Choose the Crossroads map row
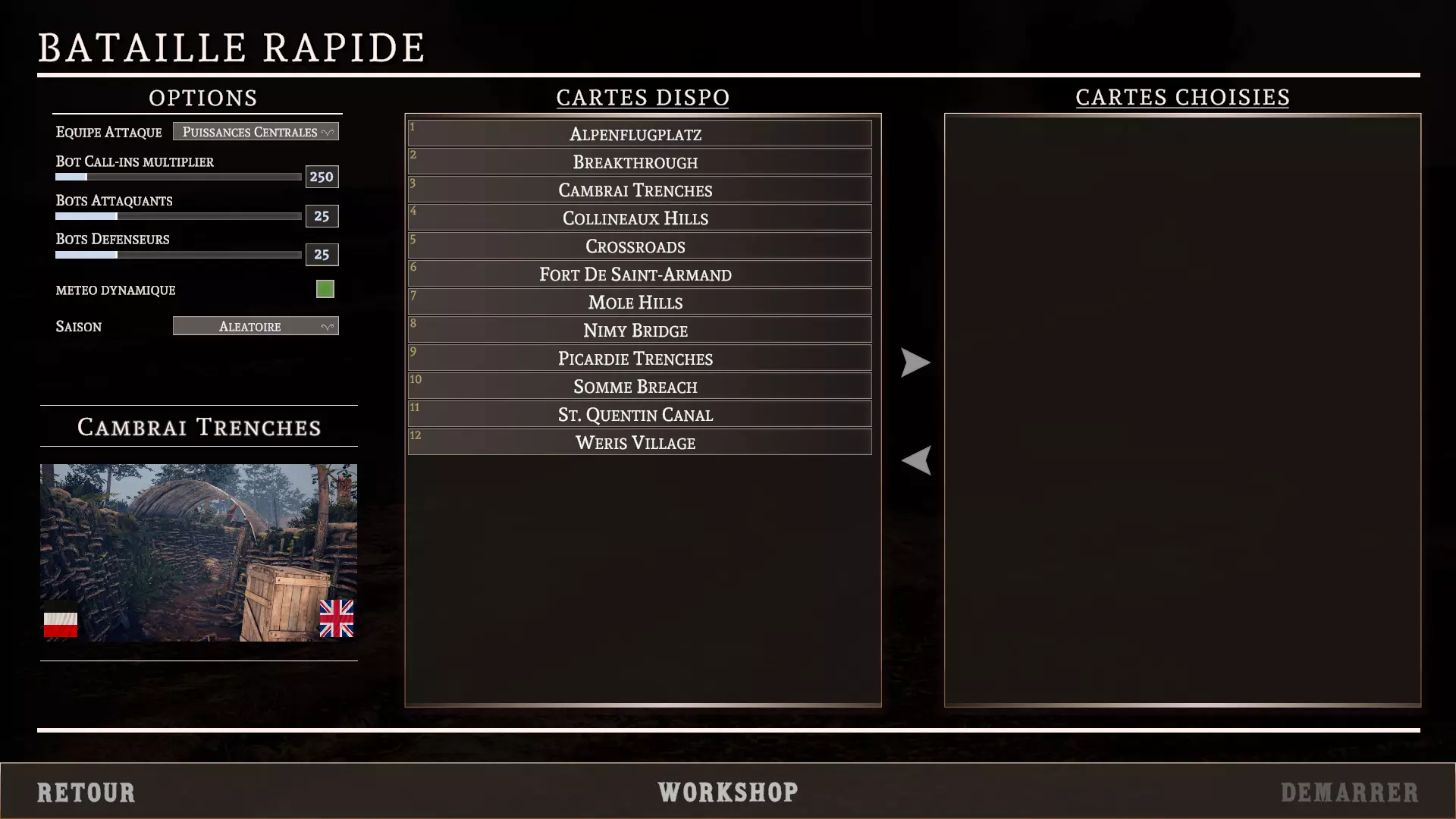The height and width of the screenshot is (819, 1456). (x=639, y=246)
